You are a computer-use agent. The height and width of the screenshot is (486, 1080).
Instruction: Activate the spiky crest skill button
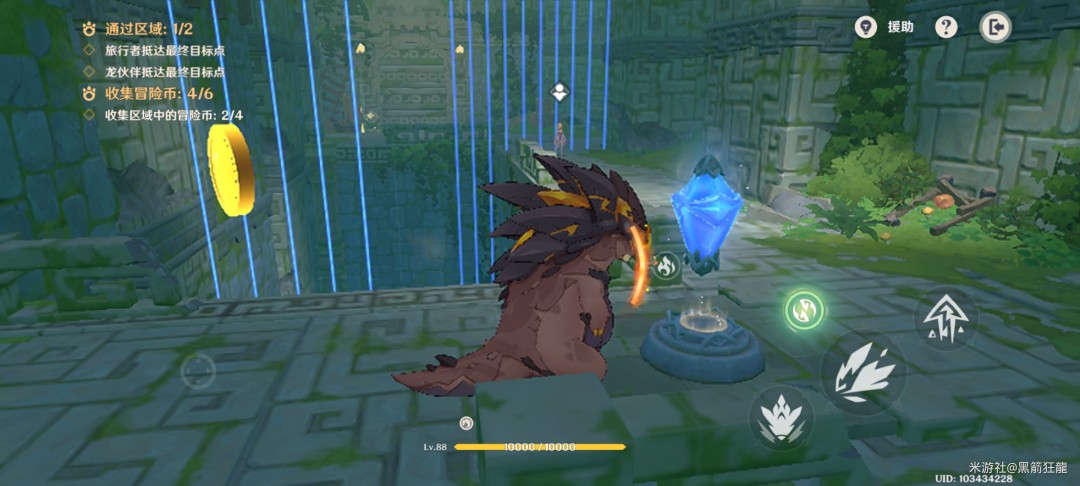[781, 417]
